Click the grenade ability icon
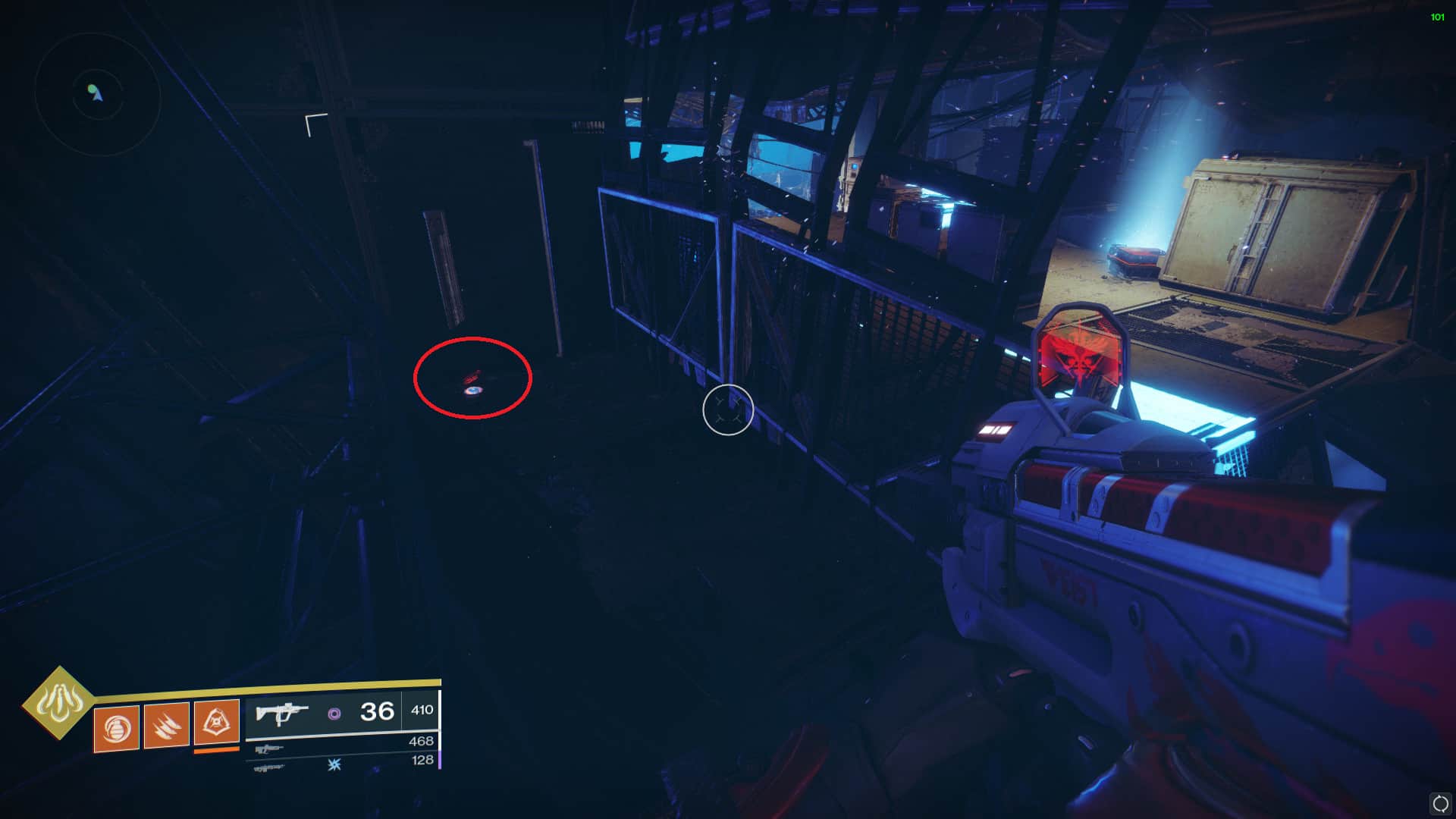This screenshot has height=819, width=1456. pyautogui.click(x=116, y=728)
